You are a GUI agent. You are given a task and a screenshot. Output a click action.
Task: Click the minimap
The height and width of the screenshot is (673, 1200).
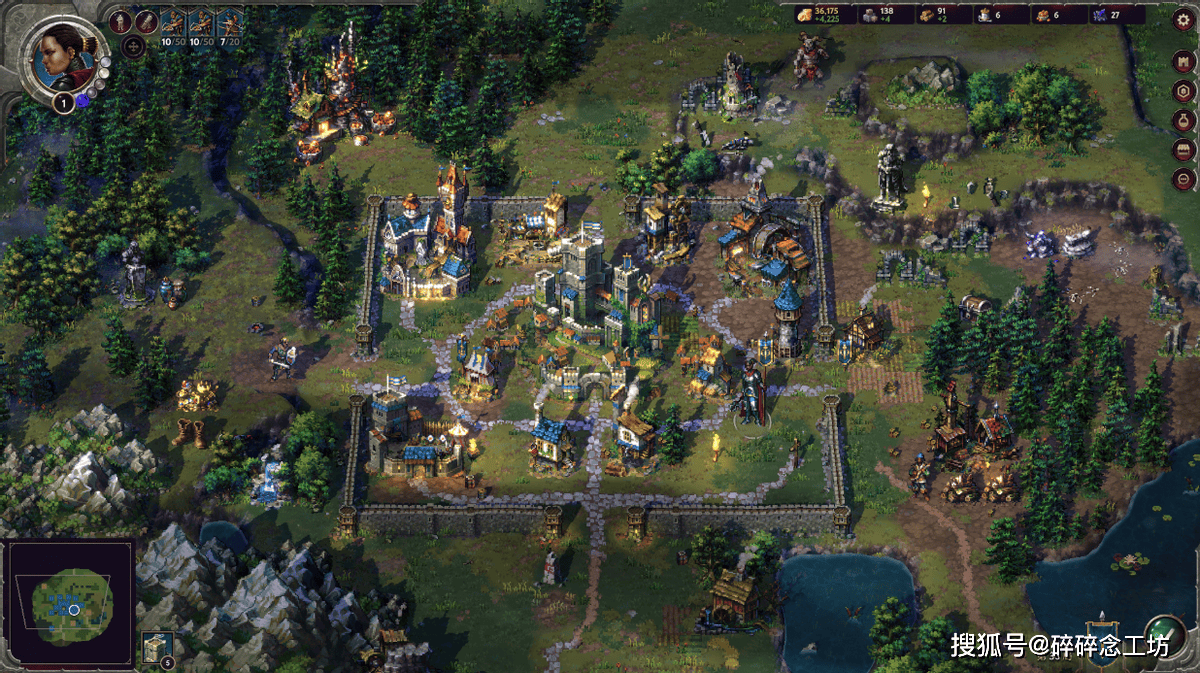[x=69, y=603]
